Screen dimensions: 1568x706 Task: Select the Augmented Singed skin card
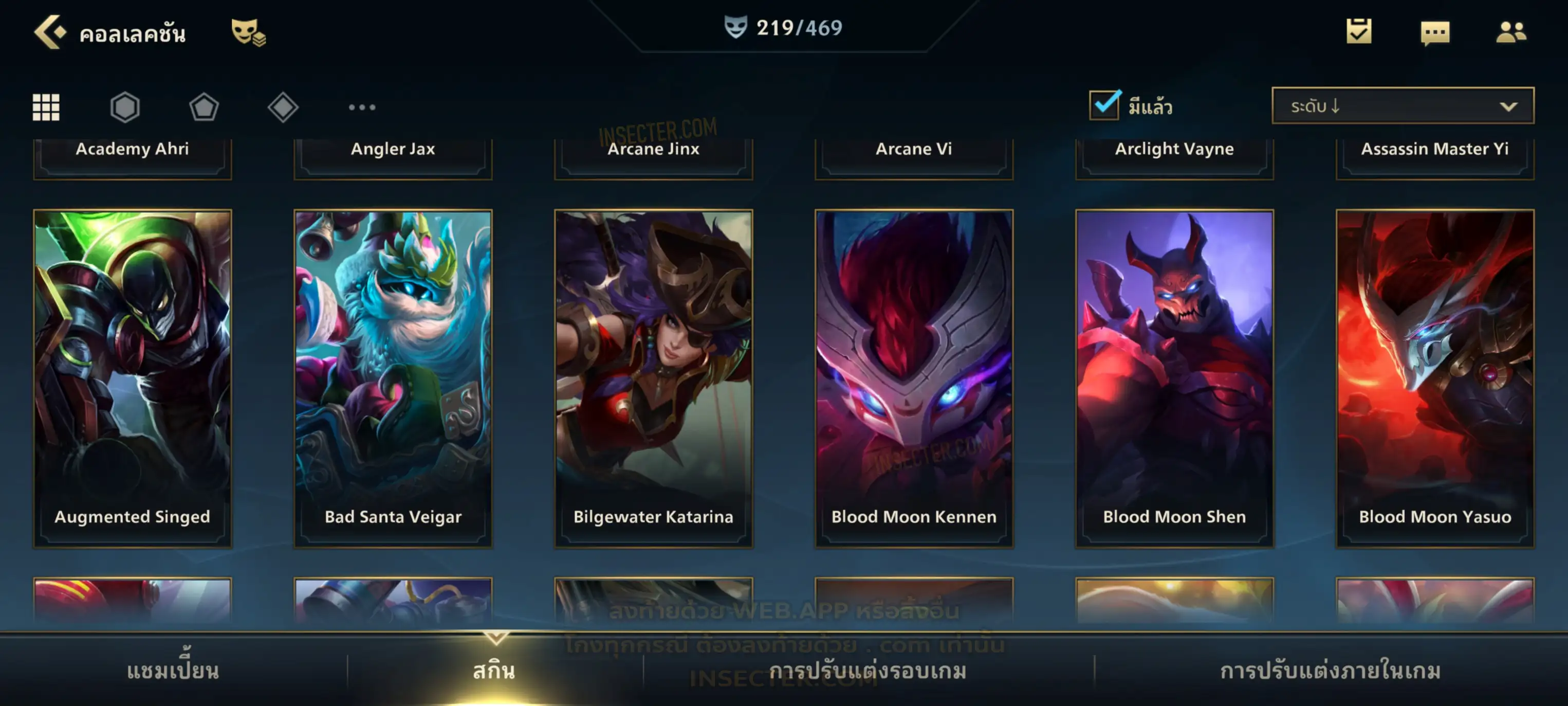[x=133, y=377]
